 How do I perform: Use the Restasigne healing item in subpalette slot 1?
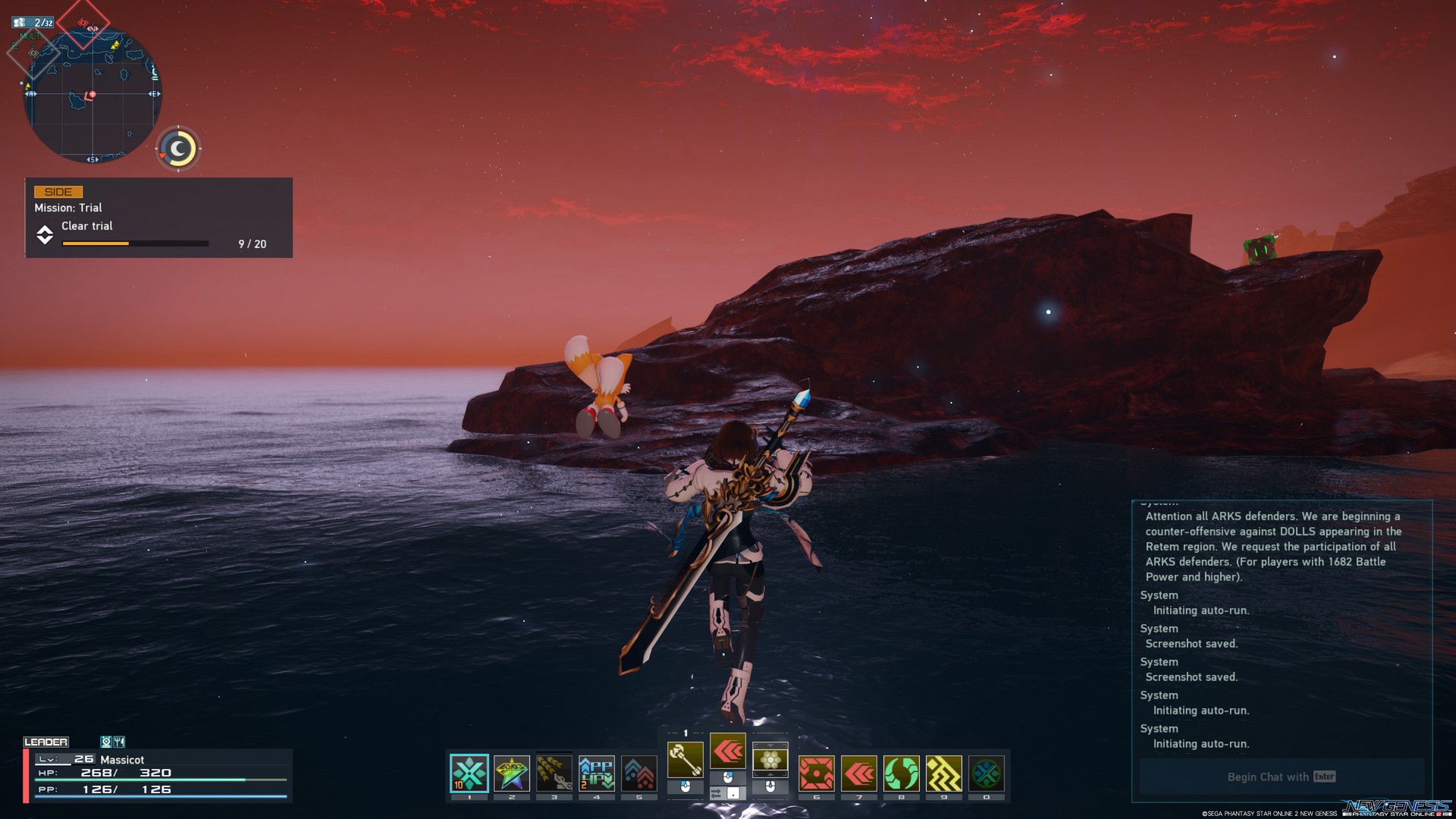[x=469, y=774]
